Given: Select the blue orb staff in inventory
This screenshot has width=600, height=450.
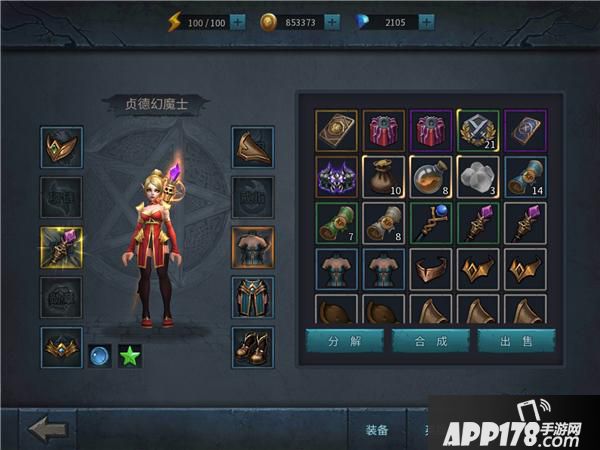Looking at the screenshot, I should coord(431,222).
